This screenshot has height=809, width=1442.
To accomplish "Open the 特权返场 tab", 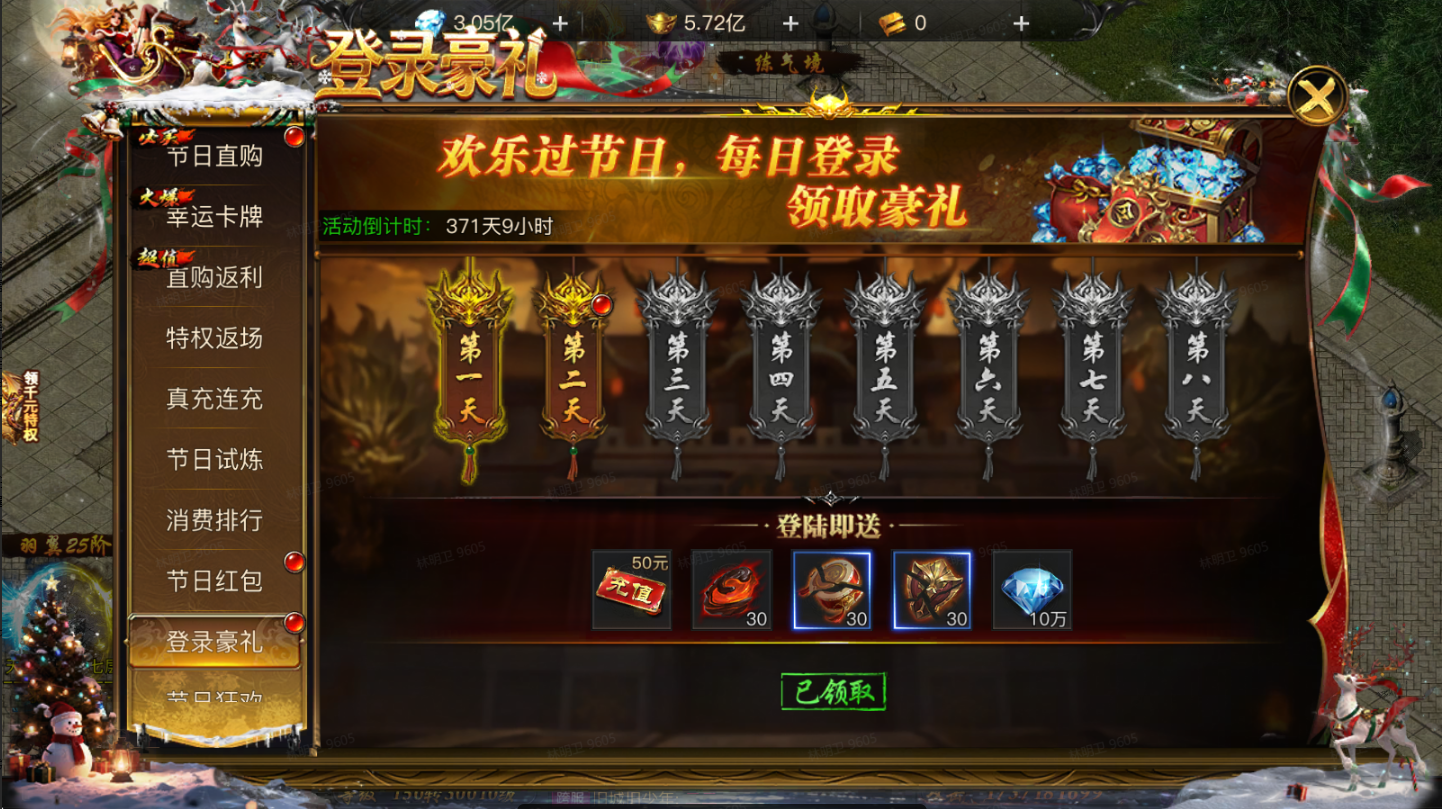I will [214, 339].
